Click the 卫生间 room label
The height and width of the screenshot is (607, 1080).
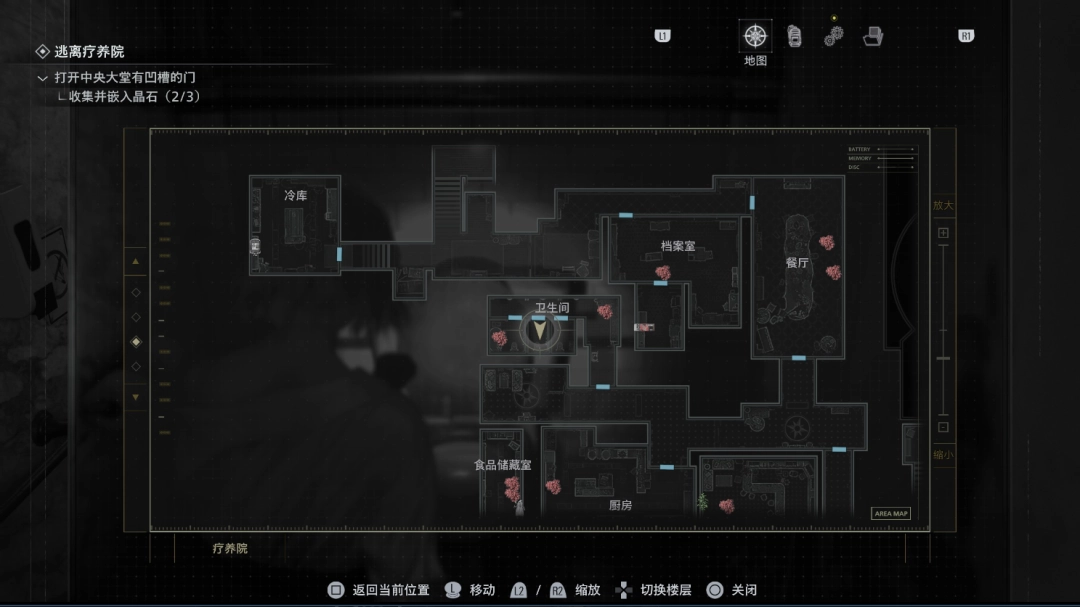point(551,307)
